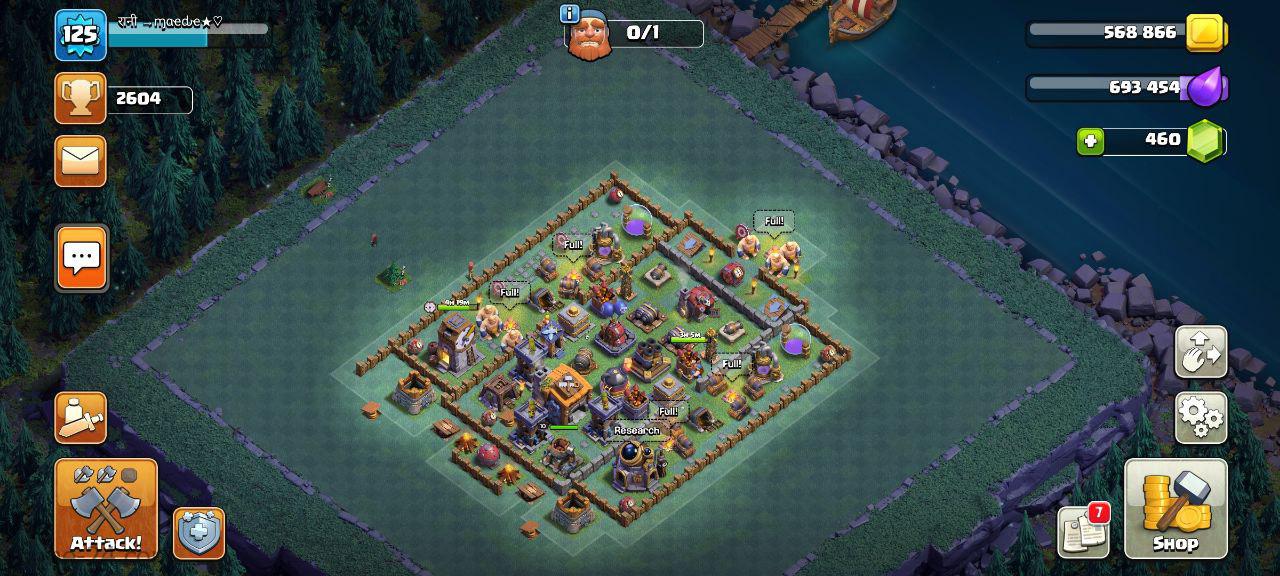The image size is (1280, 576).
Task: View the trophy league details
Action: point(80,98)
